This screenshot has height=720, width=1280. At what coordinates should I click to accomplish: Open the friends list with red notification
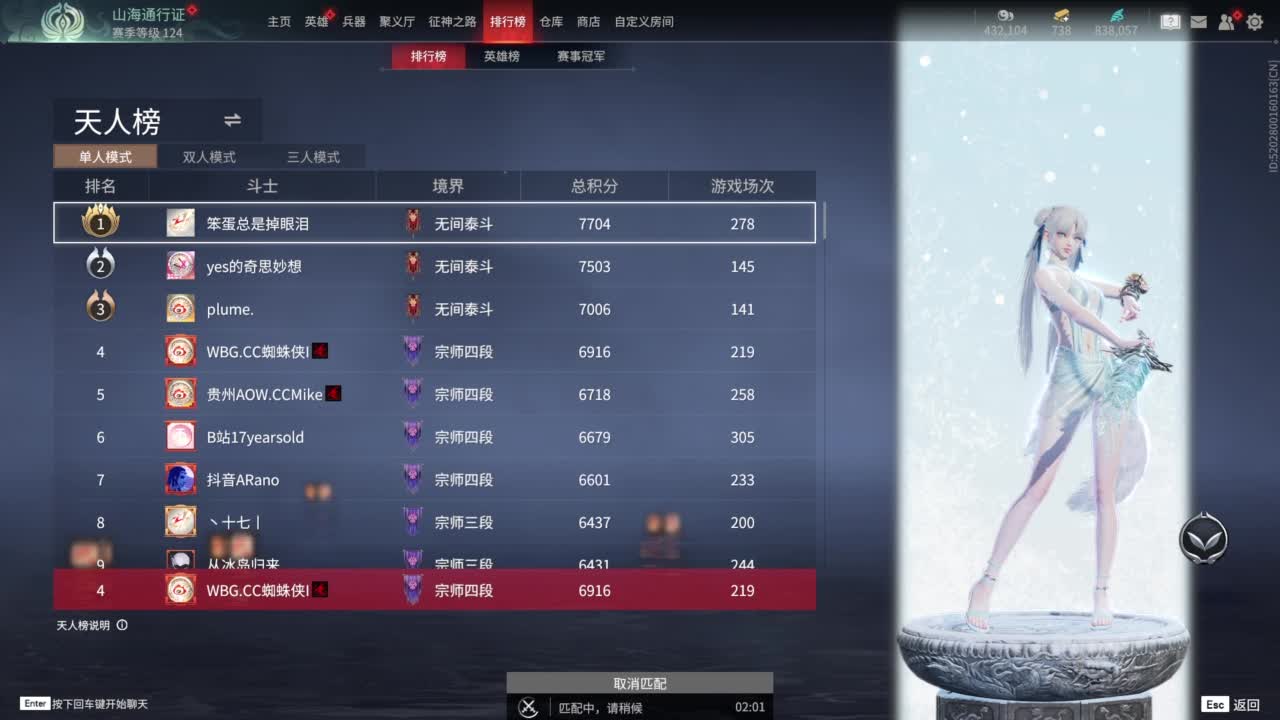pyautogui.click(x=1227, y=21)
